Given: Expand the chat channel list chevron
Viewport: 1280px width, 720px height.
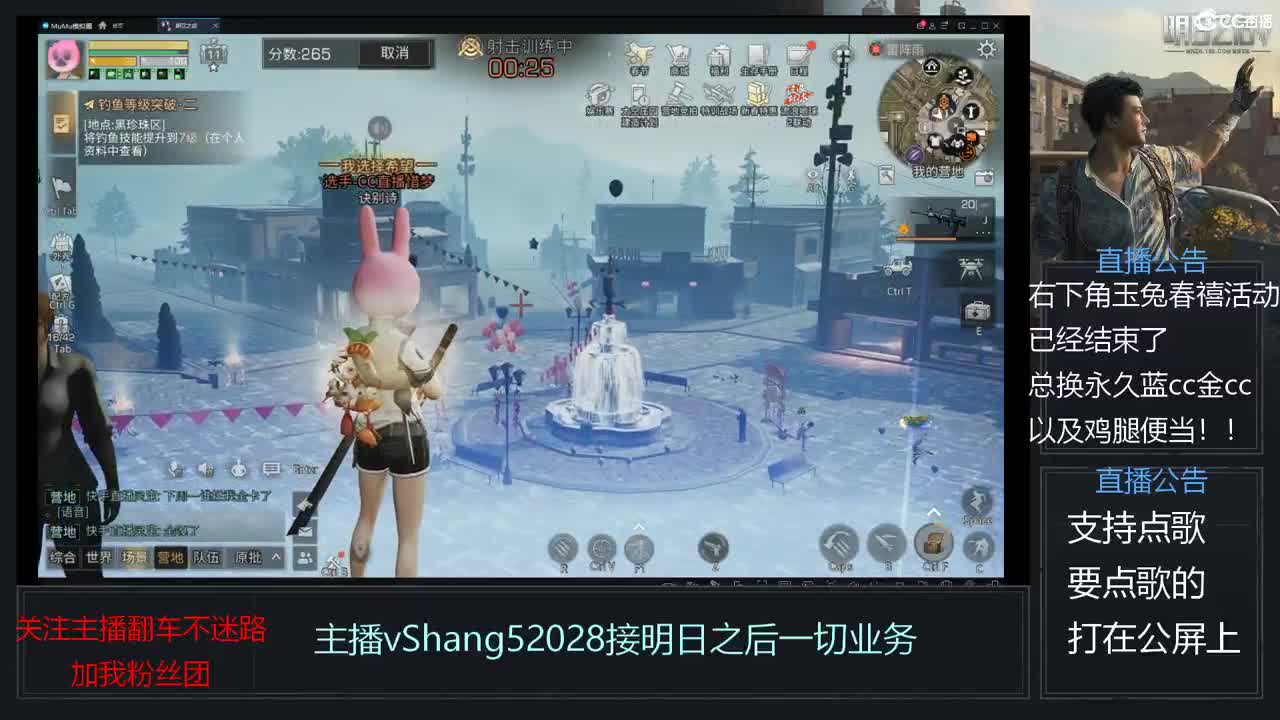Looking at the screenshot, I should pyautogui.click(x=276, y=558).
